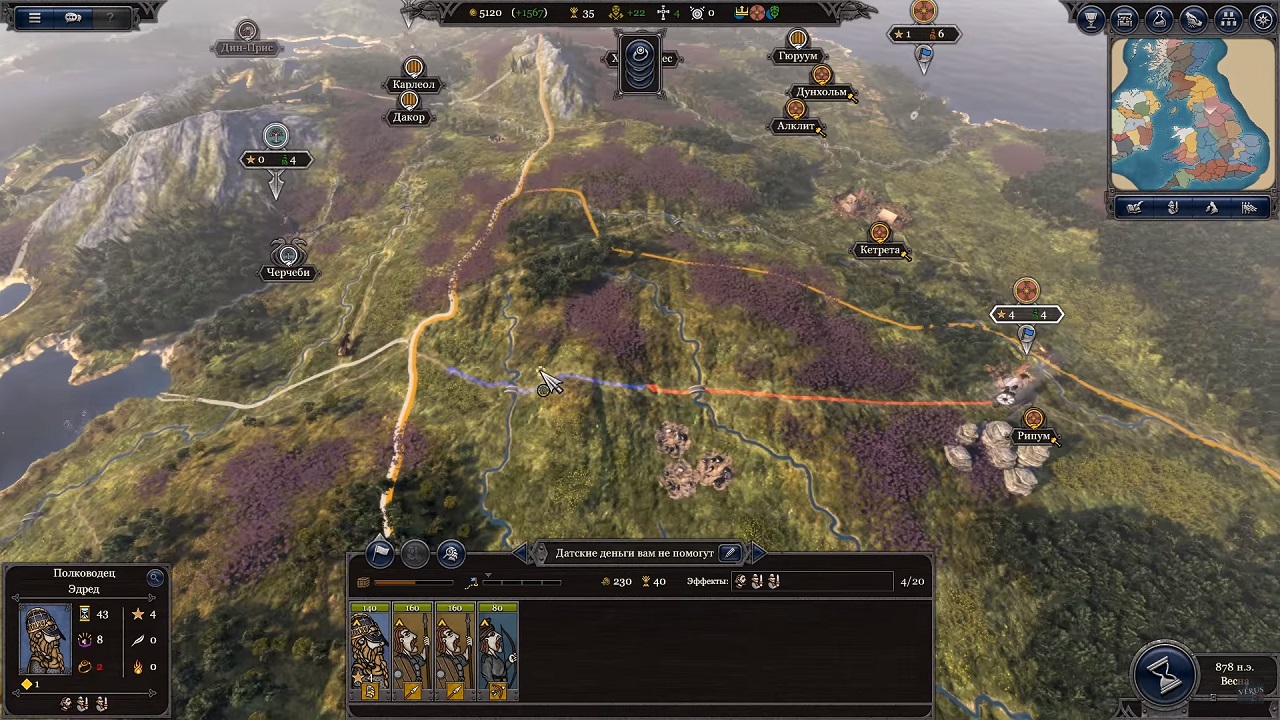End the turn with the hourglass button
Viewport: 1280px width, 720px height.
pyautogui.click(x=1165, y=676)
